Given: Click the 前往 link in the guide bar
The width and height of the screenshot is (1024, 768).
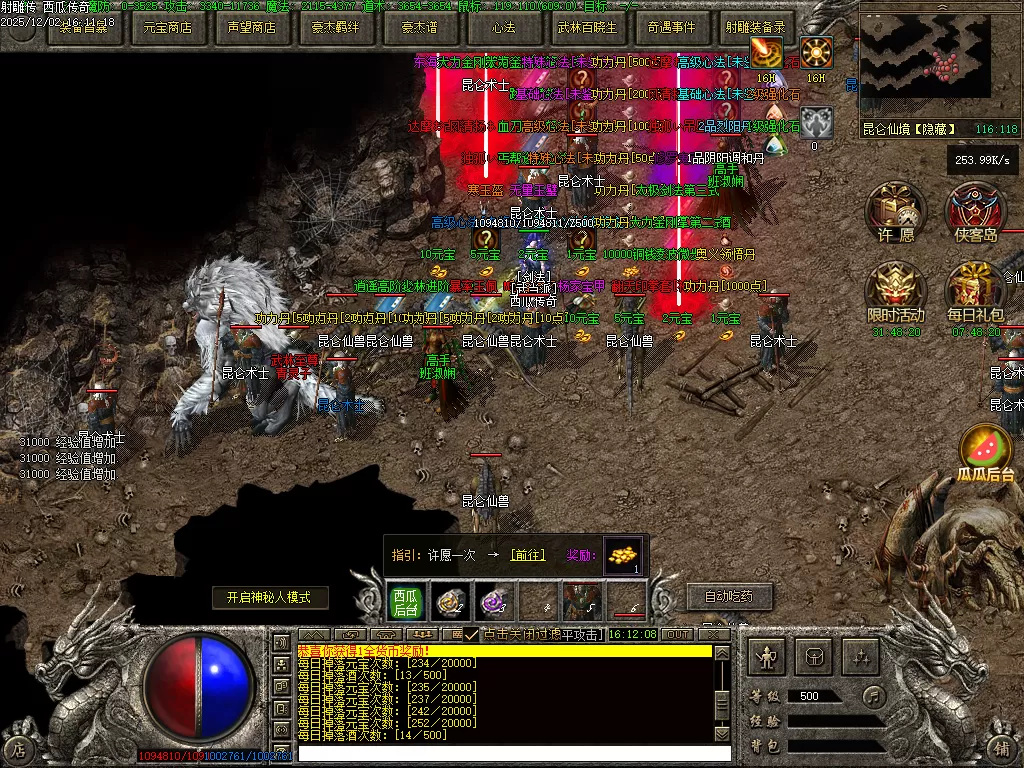Looking at the screenshot, I should (x=527, y=555).
